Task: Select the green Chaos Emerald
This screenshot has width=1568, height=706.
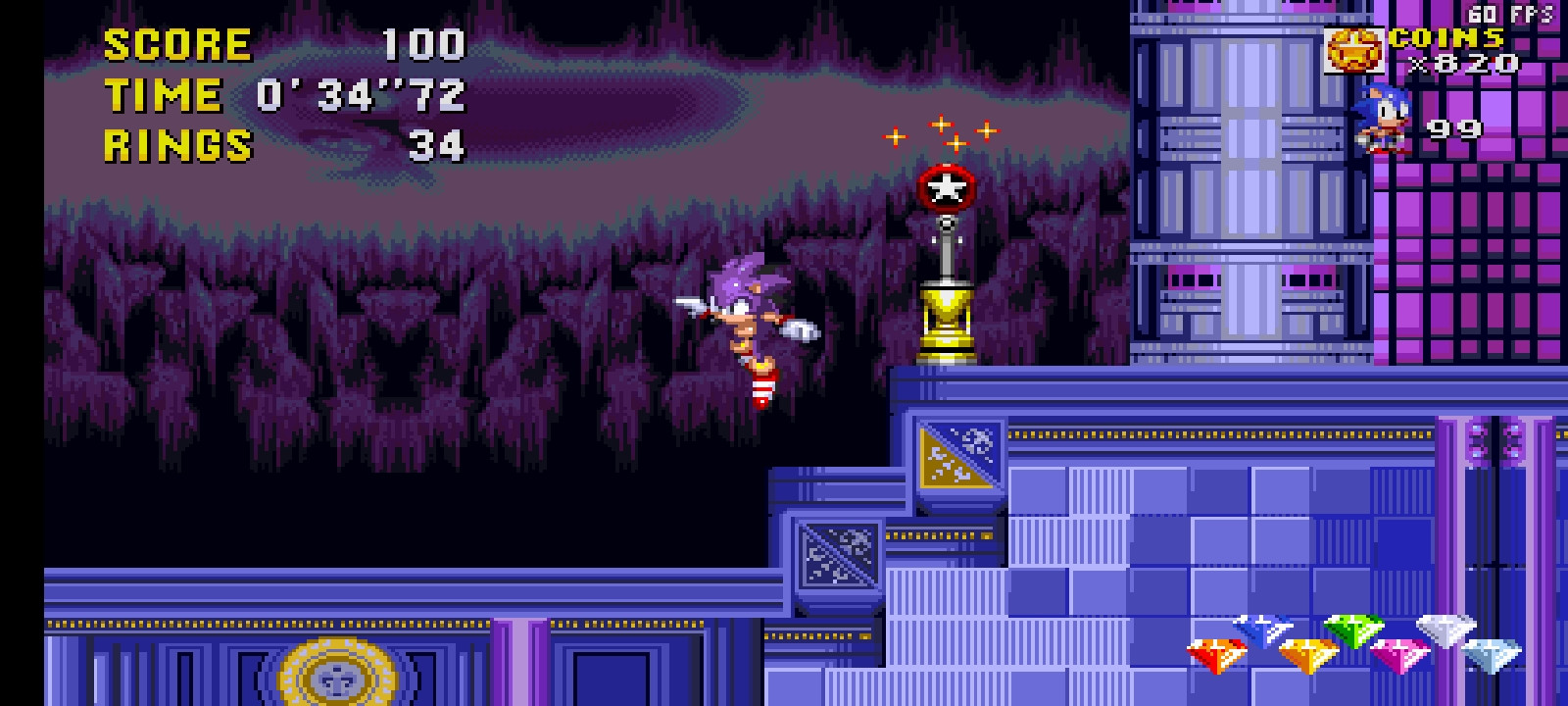Action: coord(1355,630)
